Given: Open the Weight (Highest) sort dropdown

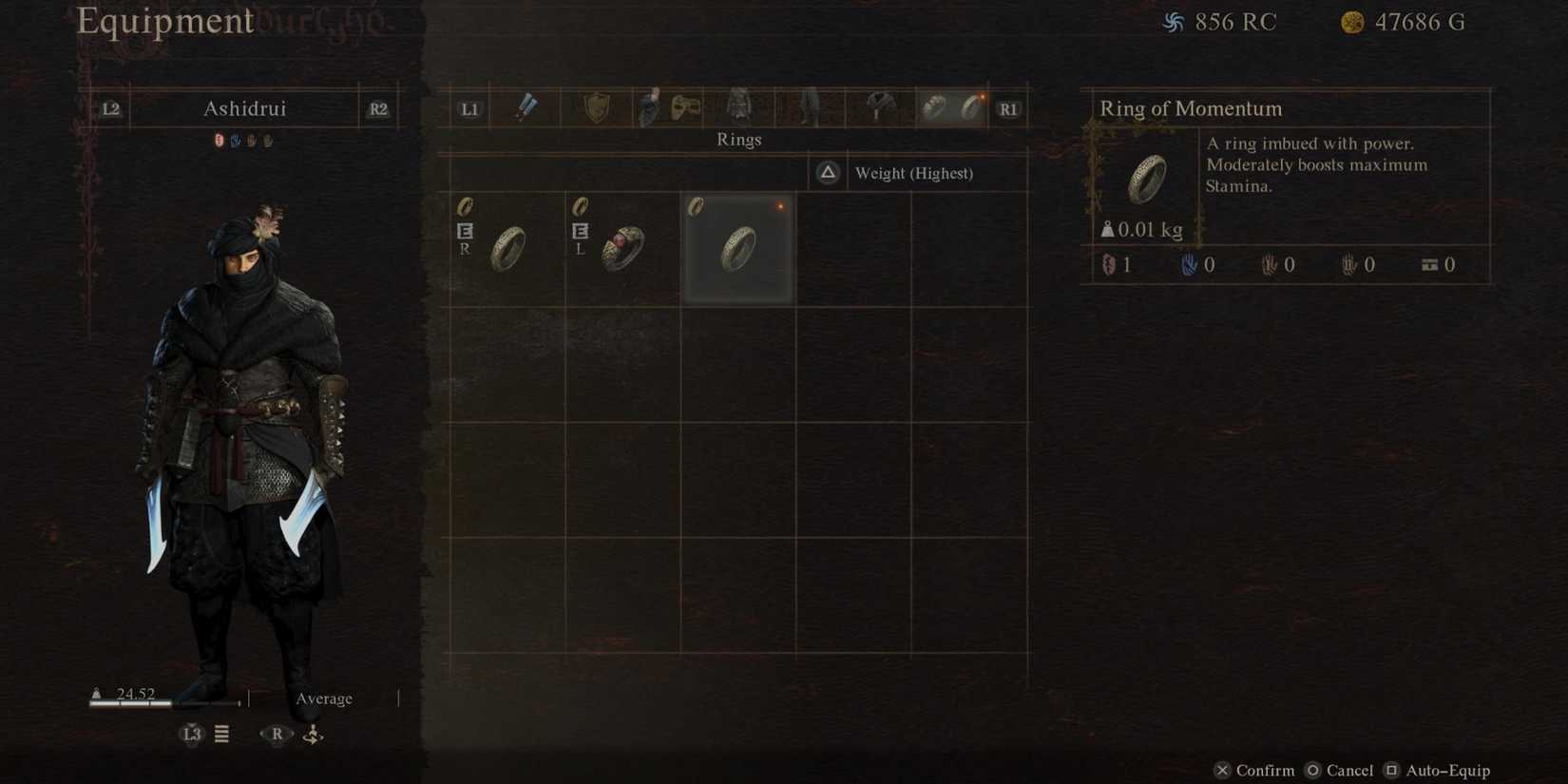Looking at the screenshot, I should pos(913,173).
